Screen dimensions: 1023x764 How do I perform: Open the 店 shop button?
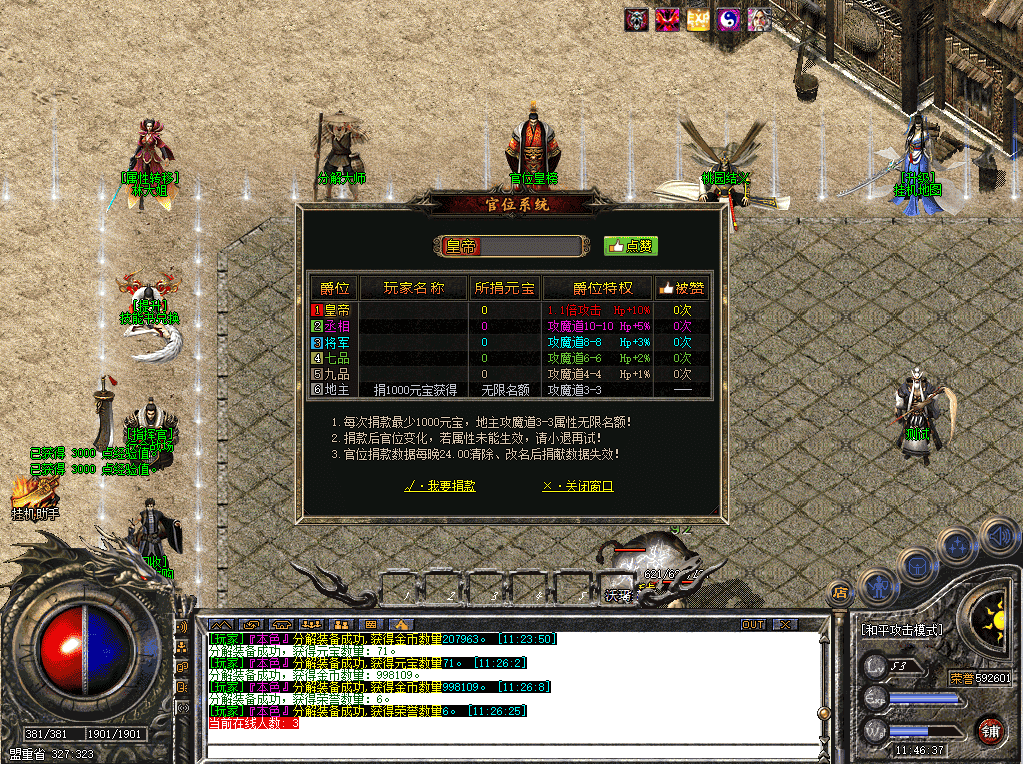click(840, 593)
